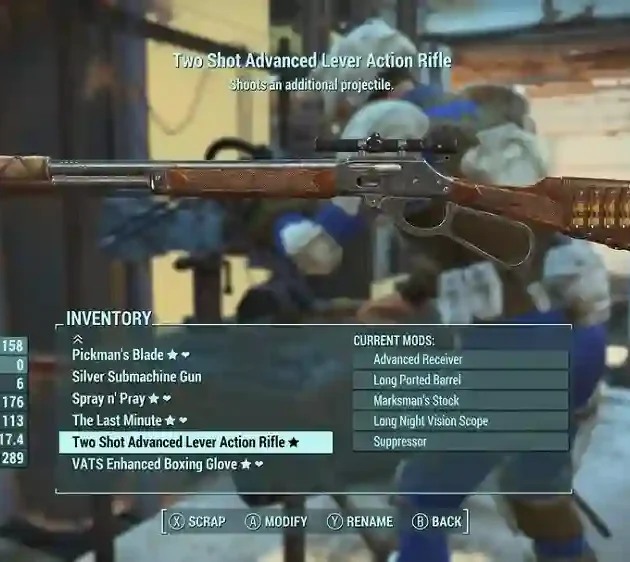Image resolution: width=630 pixels, height=562 pixels.
Task: Select the Long Night Vision Scope mod
Action: coord(460,421)
